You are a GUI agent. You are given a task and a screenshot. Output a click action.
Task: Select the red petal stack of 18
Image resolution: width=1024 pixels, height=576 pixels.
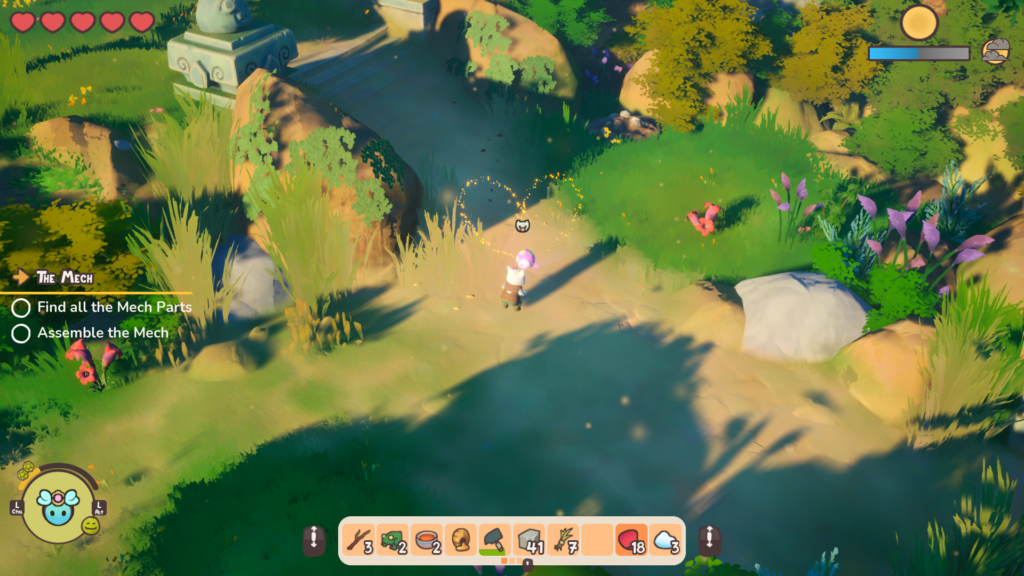pyautogui.click(x=631, y=541)
